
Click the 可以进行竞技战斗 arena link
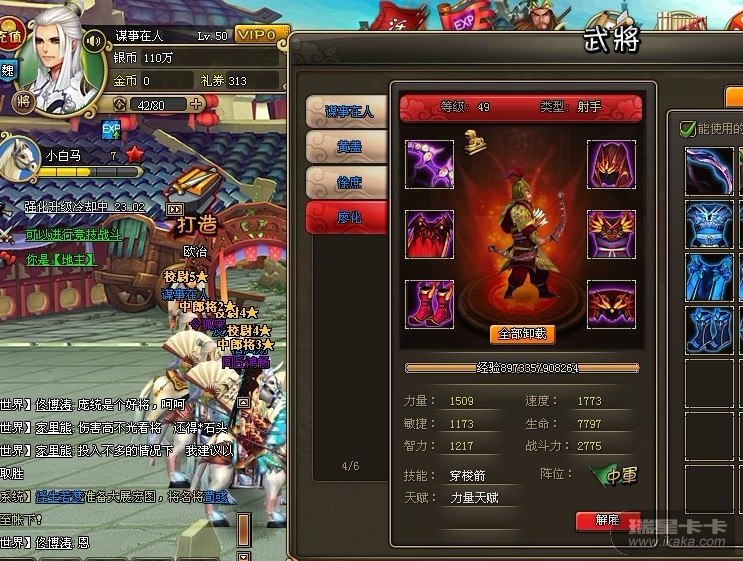(74, 234)
